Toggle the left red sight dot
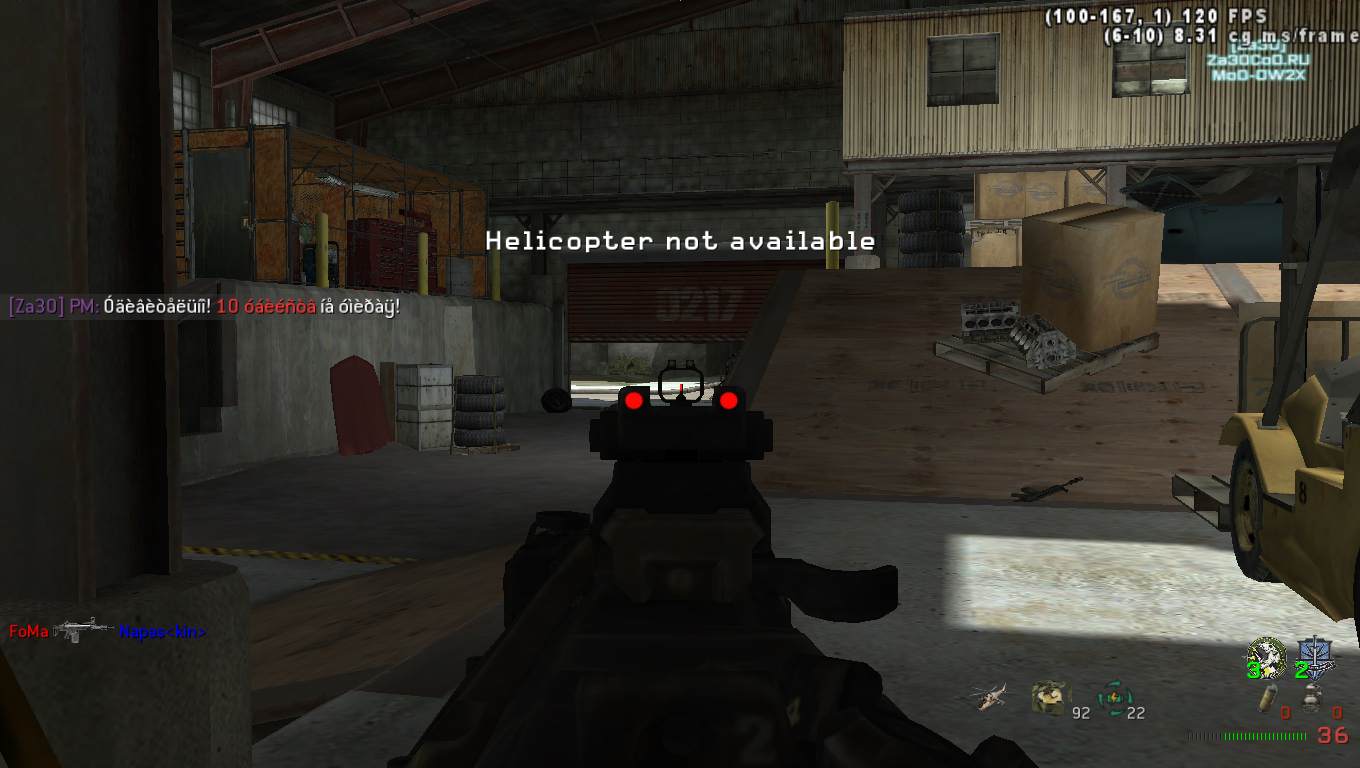 point(632,401)
